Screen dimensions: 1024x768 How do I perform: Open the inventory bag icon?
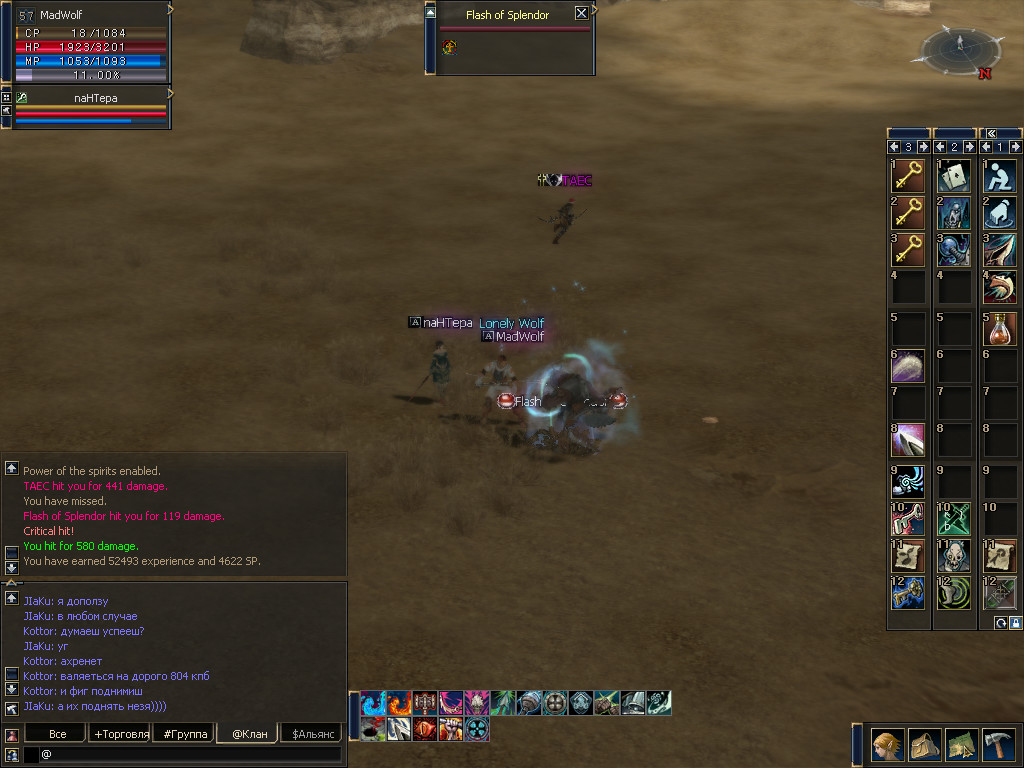tap(925, 744)
